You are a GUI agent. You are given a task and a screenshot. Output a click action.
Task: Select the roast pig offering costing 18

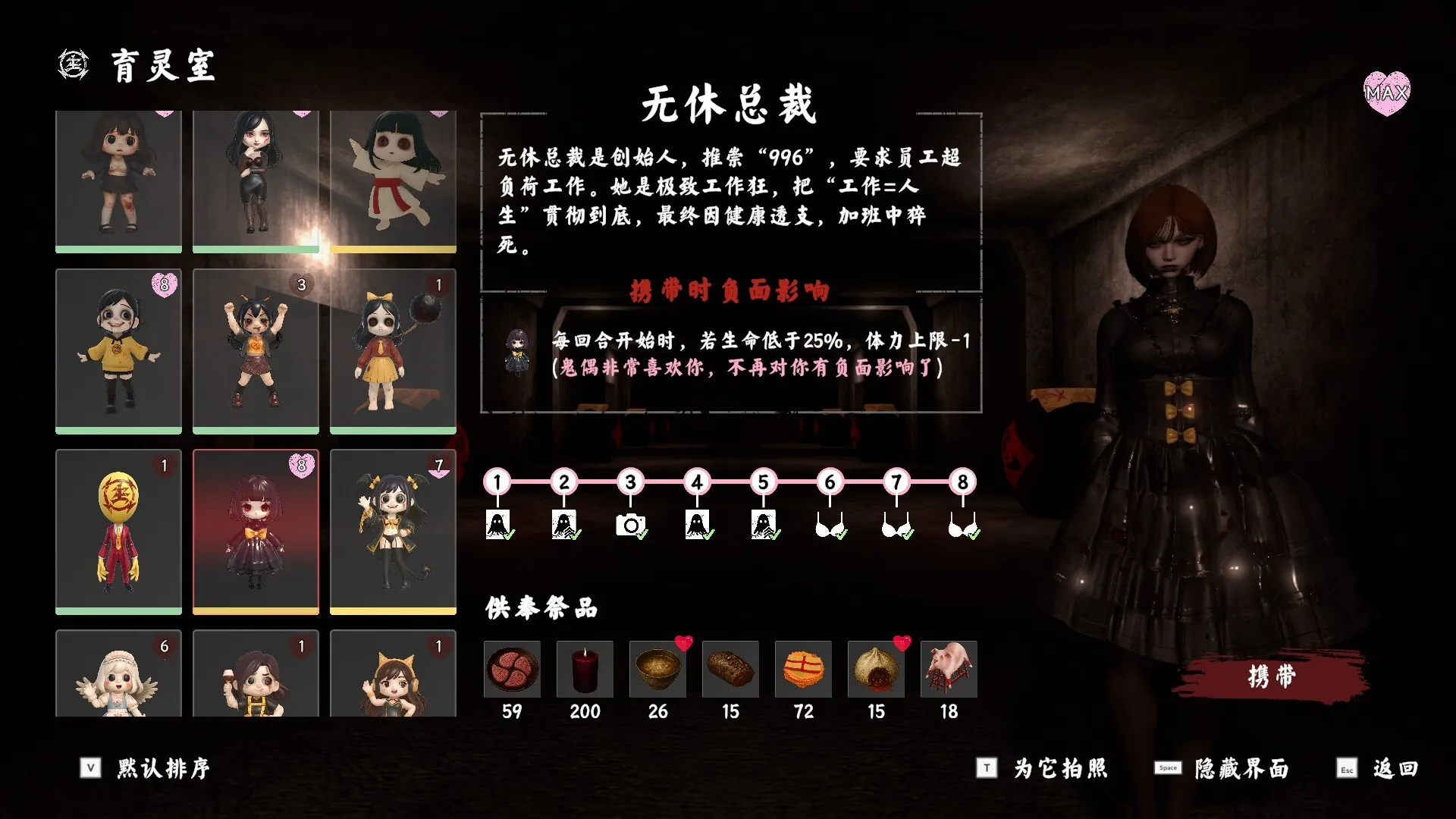pyautogui.click(x=949, y=670)
